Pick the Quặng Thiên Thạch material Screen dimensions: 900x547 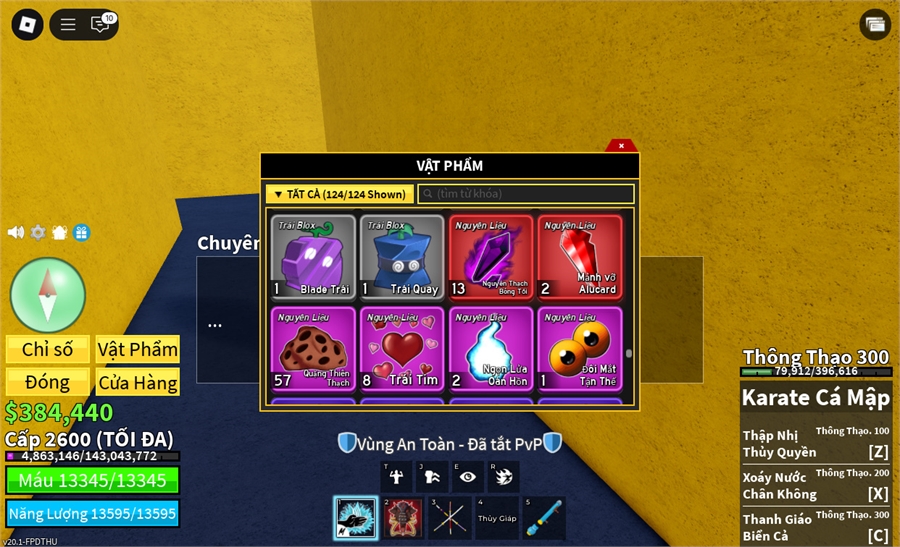point(314,348)
